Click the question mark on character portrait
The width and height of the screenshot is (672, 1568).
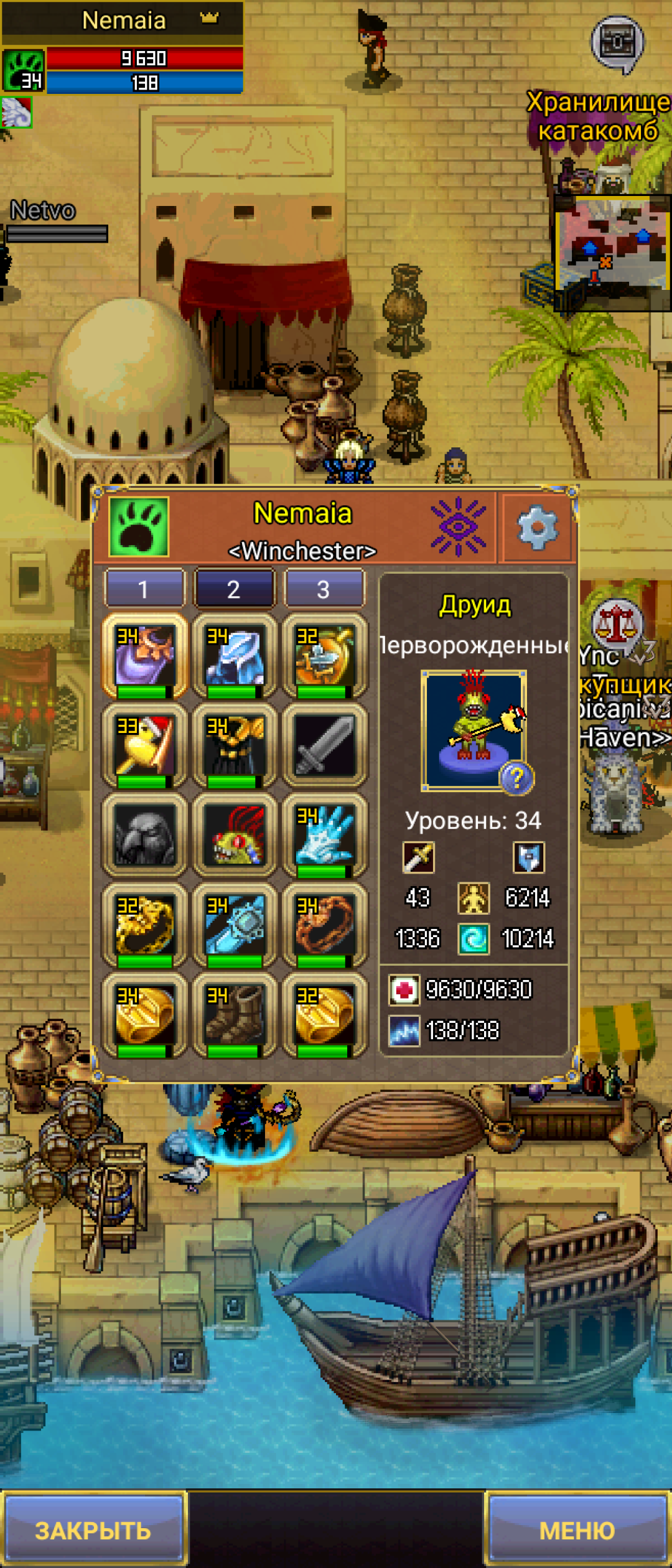pos(516,778)
